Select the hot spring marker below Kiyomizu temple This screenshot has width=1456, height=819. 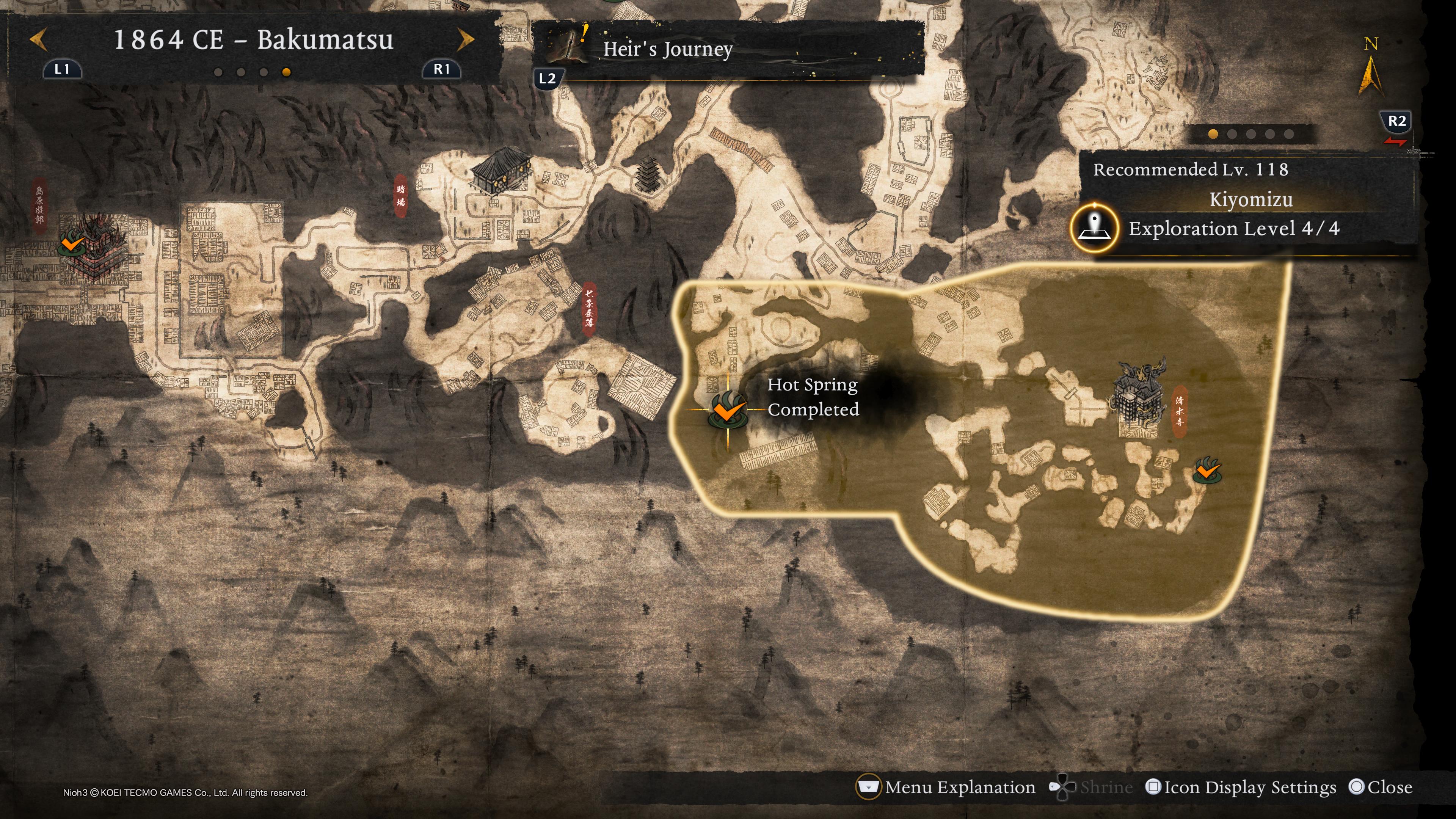1207,470
